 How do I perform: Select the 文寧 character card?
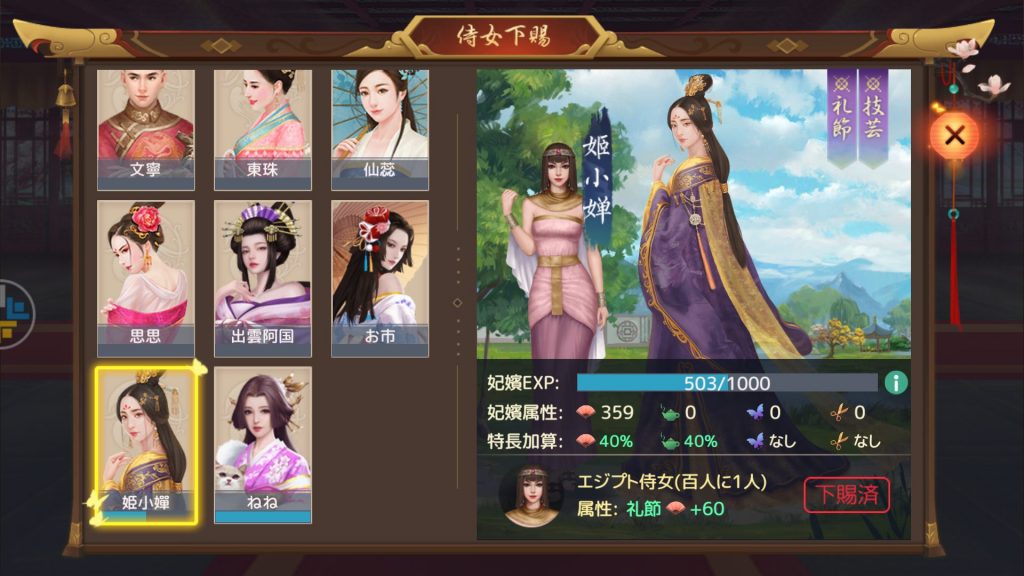146,128
